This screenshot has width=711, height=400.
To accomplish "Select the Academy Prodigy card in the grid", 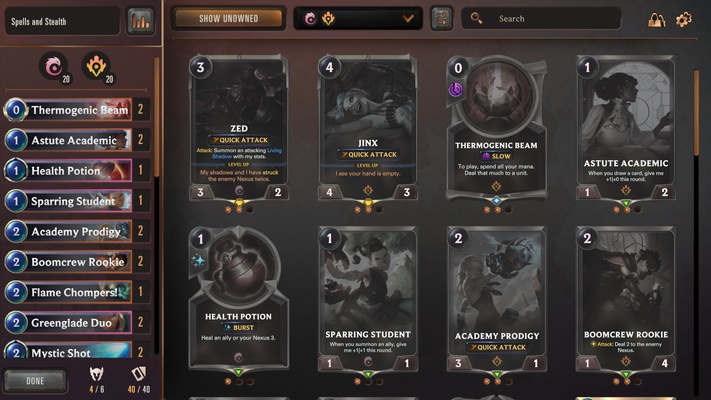I will (x=498, y=305).
